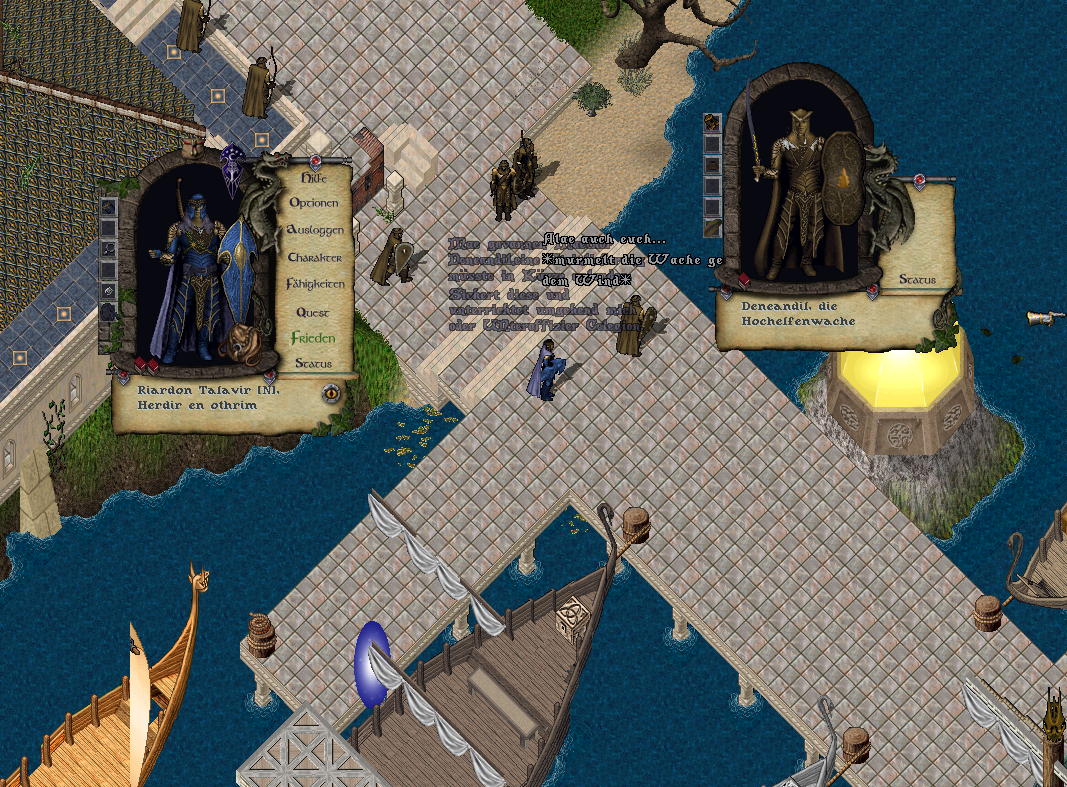Open Status on Riardon Talavir's paperdoll
Image resolution: width=1067 pixels, height=787 pixels.
pos(314,364)
